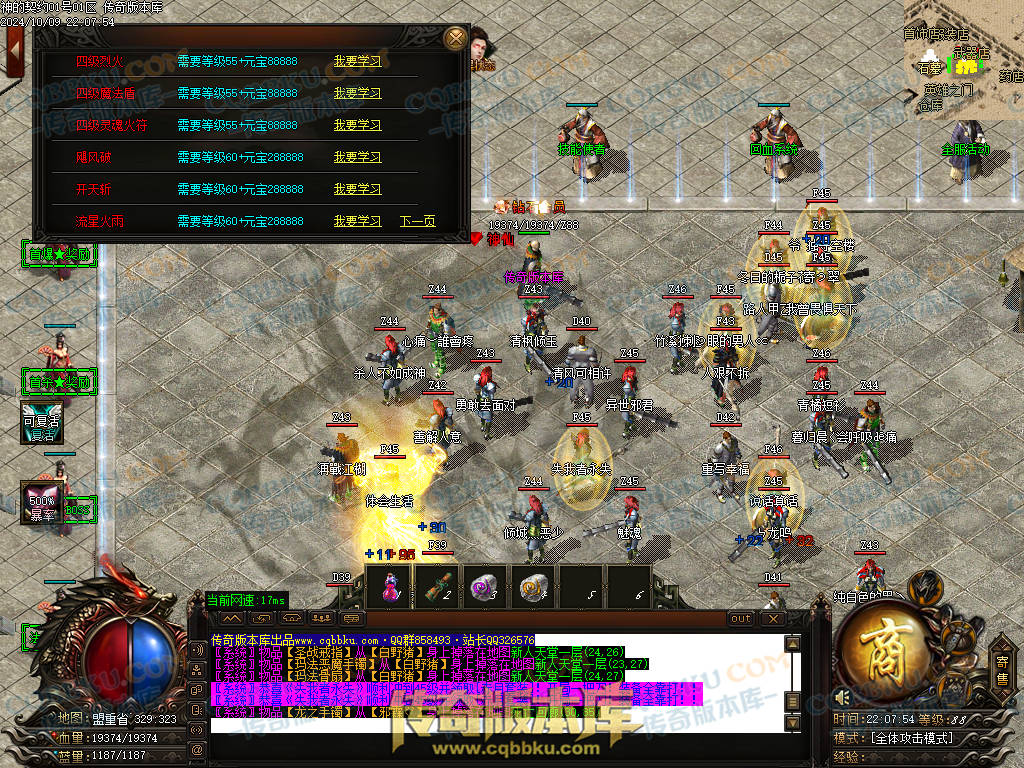Select the purple swirl stone in slot 3

[x=485, y=587]
